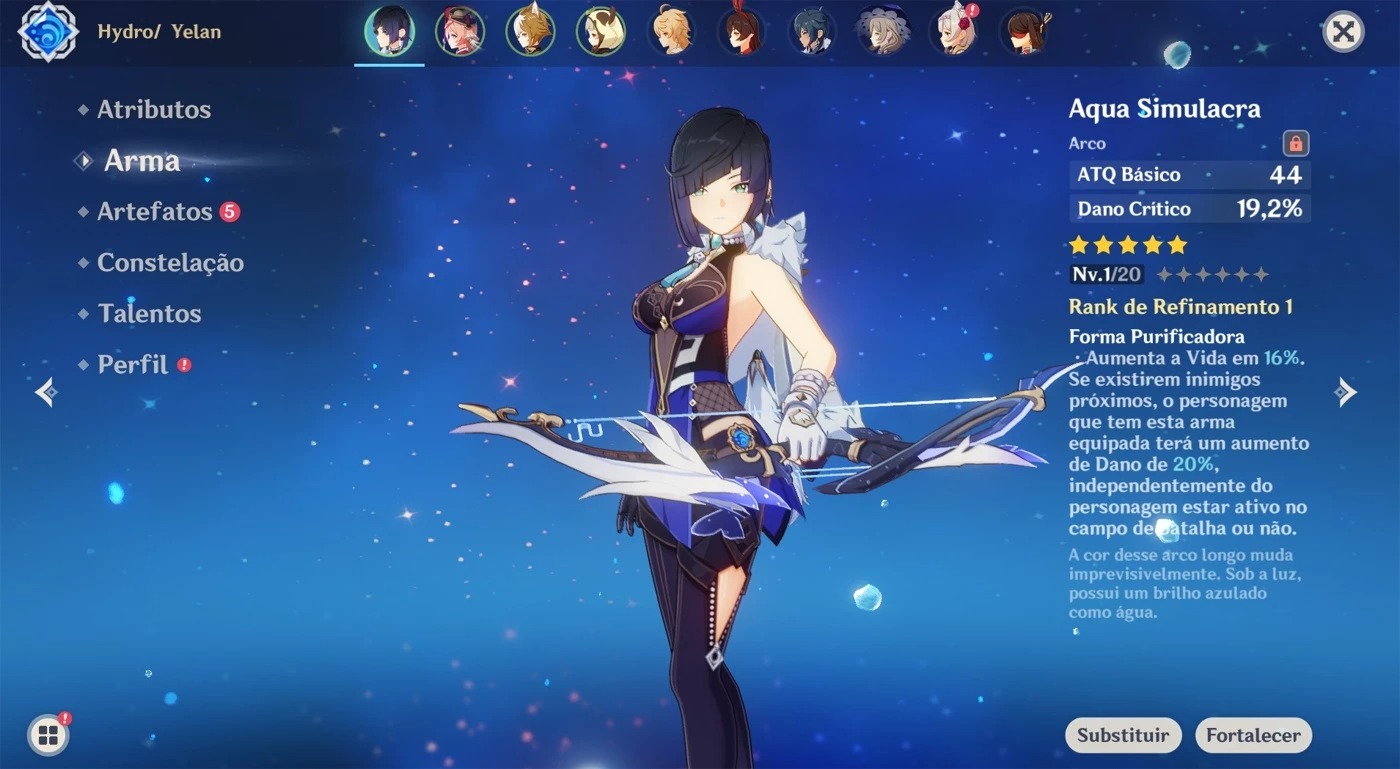Go to the previous character arrow
Screen dimensions: 1400x769
(46, 392)
